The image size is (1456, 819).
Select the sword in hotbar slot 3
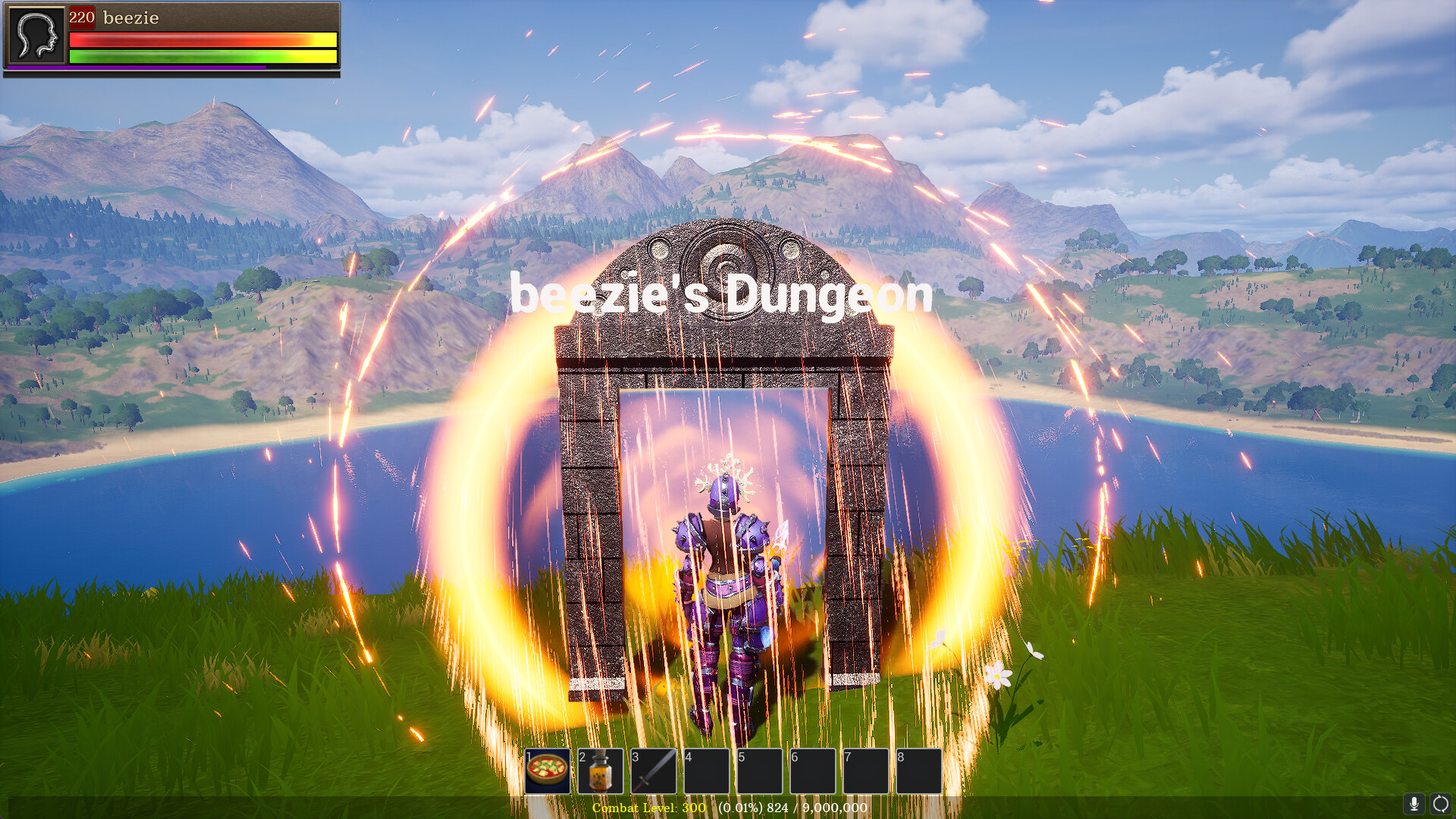click(654, 770)
